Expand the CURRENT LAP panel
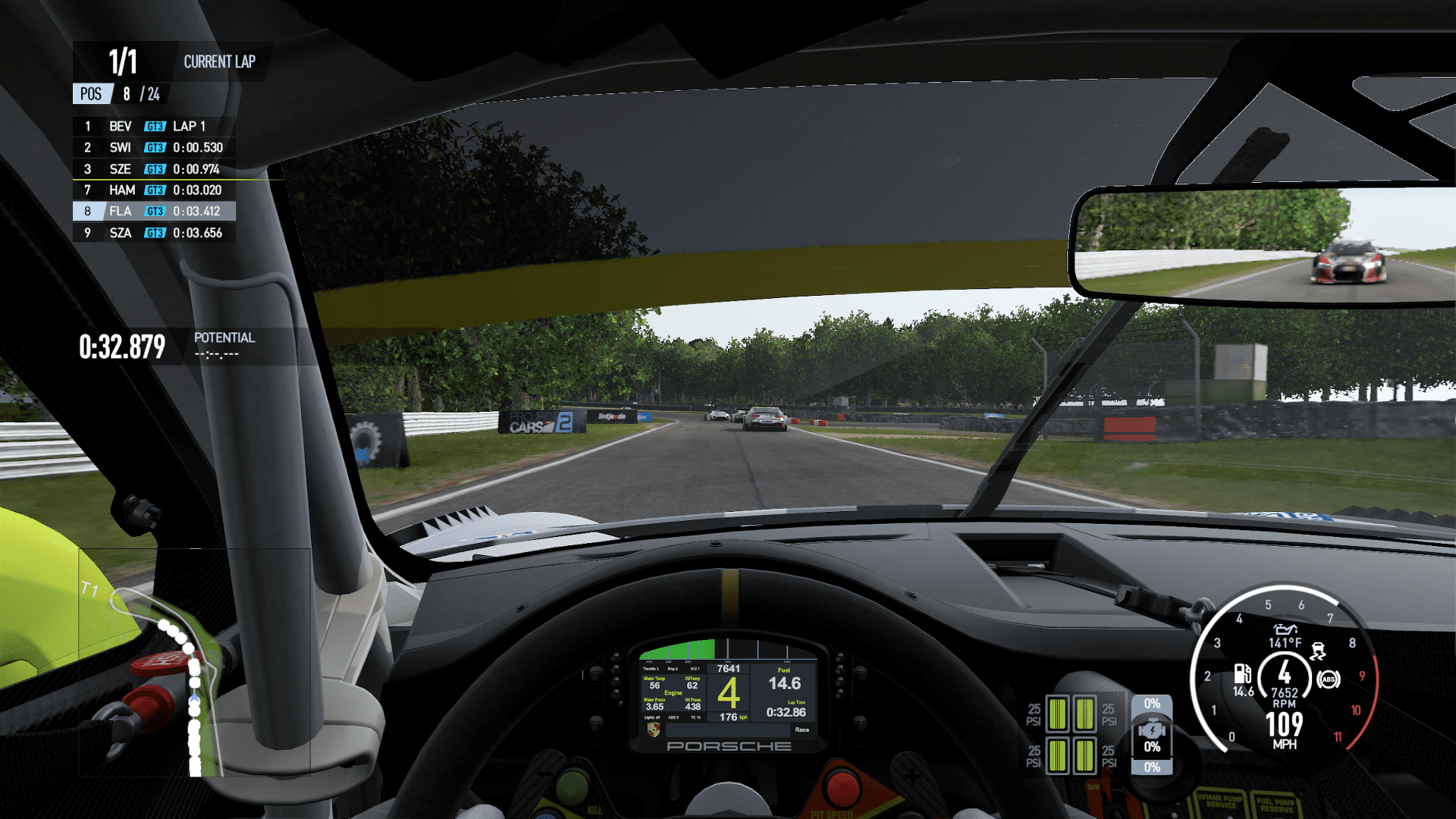The width and height of the screenshot is (1456, 819). coord(220,62)
